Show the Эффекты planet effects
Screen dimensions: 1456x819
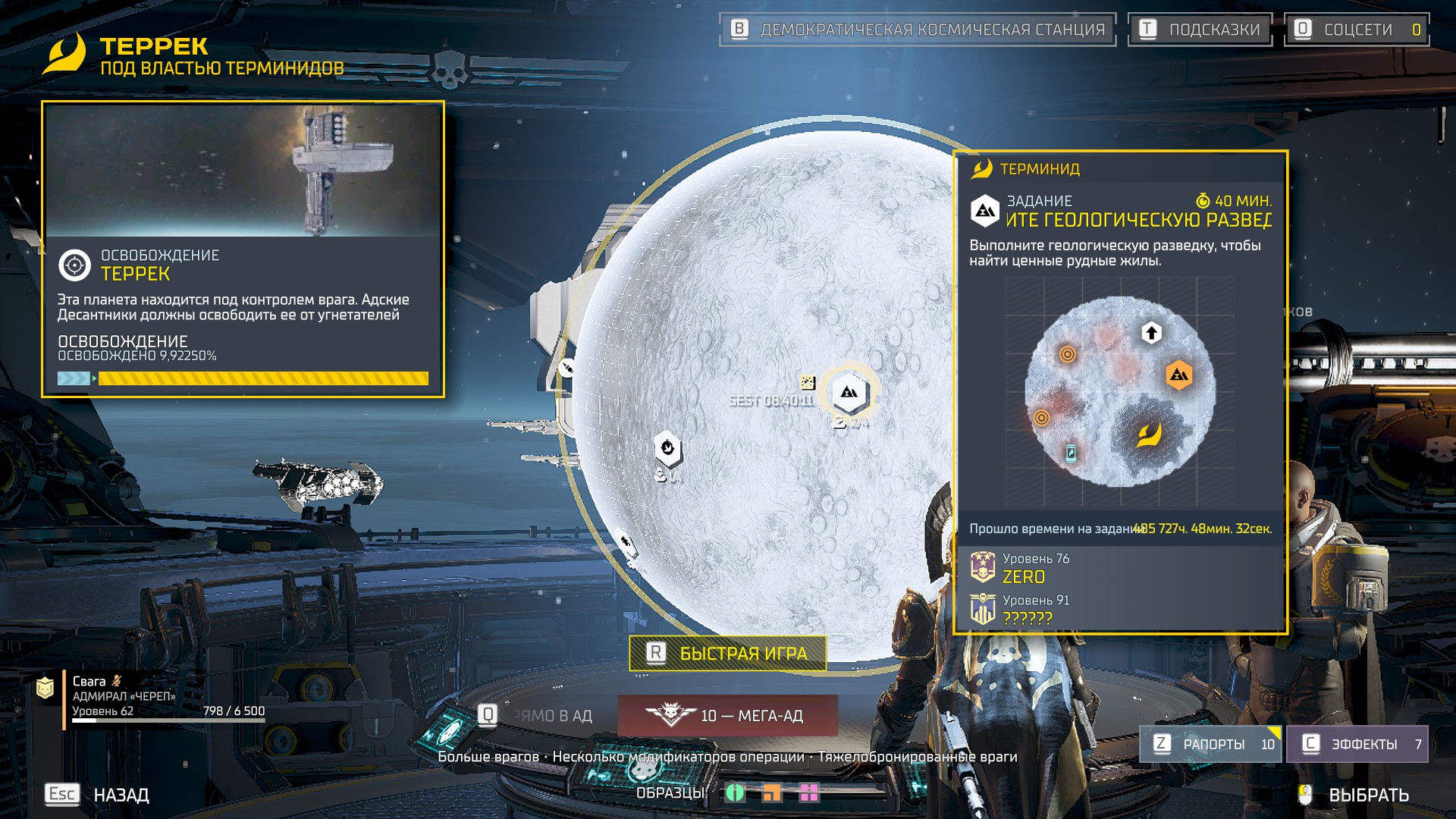[x=1357, y=744]
